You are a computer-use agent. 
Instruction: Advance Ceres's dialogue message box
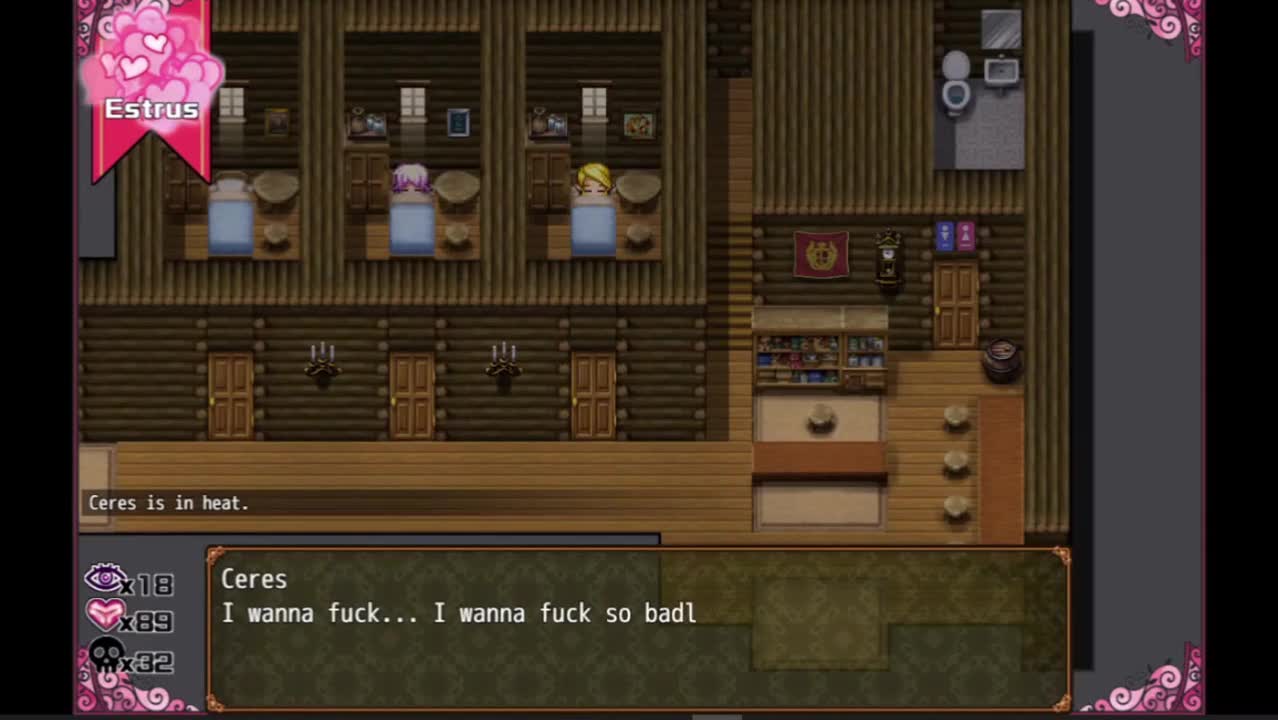pos(638,628)
